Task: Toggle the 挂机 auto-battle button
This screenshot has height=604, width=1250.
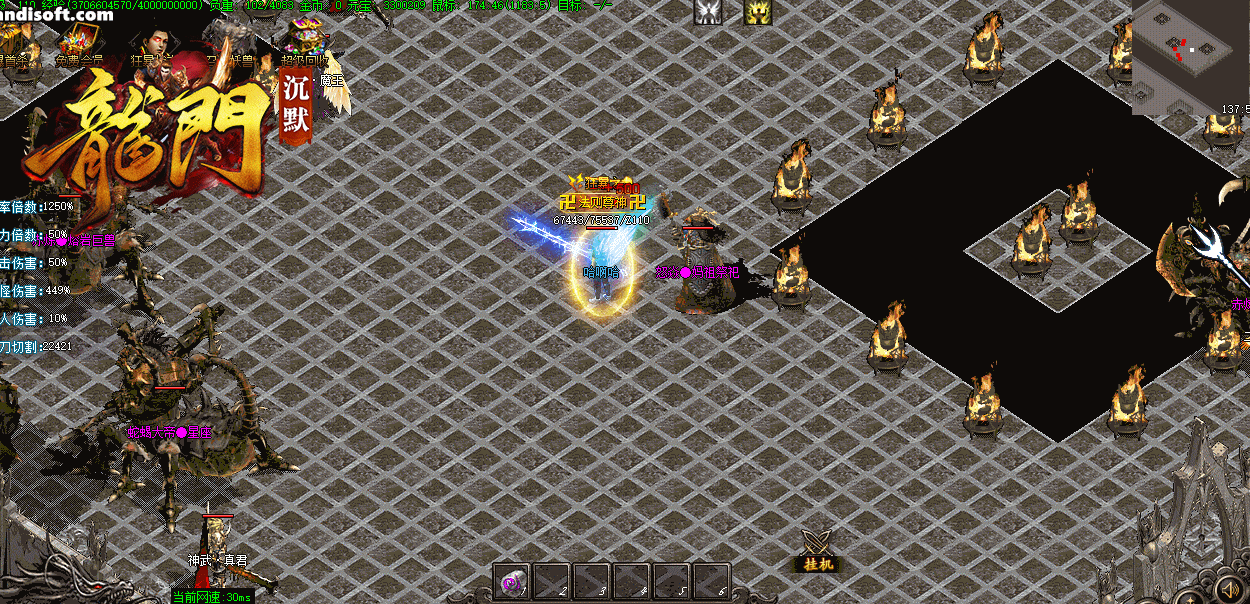Action: coord(819,551)
